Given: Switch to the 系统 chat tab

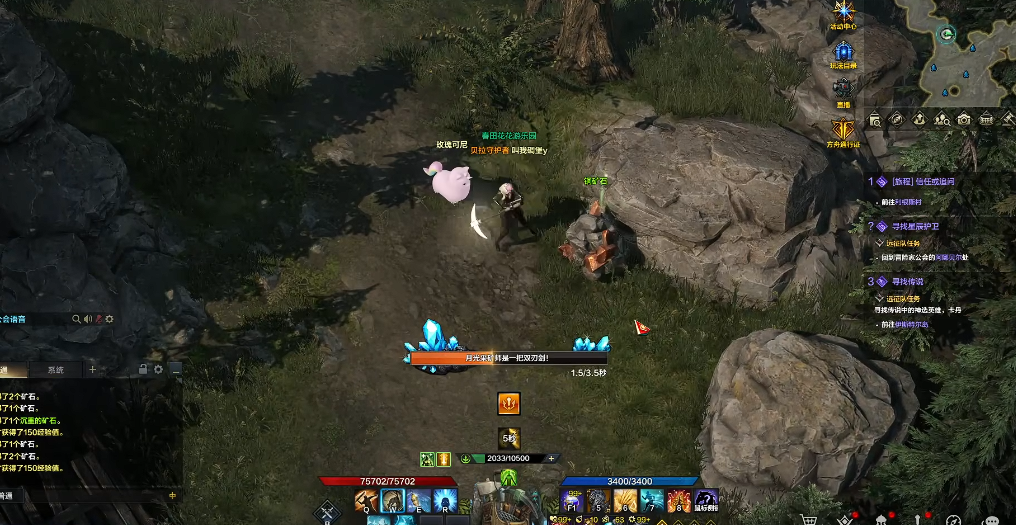Looking at the screenshot, I should click(54, 370).
